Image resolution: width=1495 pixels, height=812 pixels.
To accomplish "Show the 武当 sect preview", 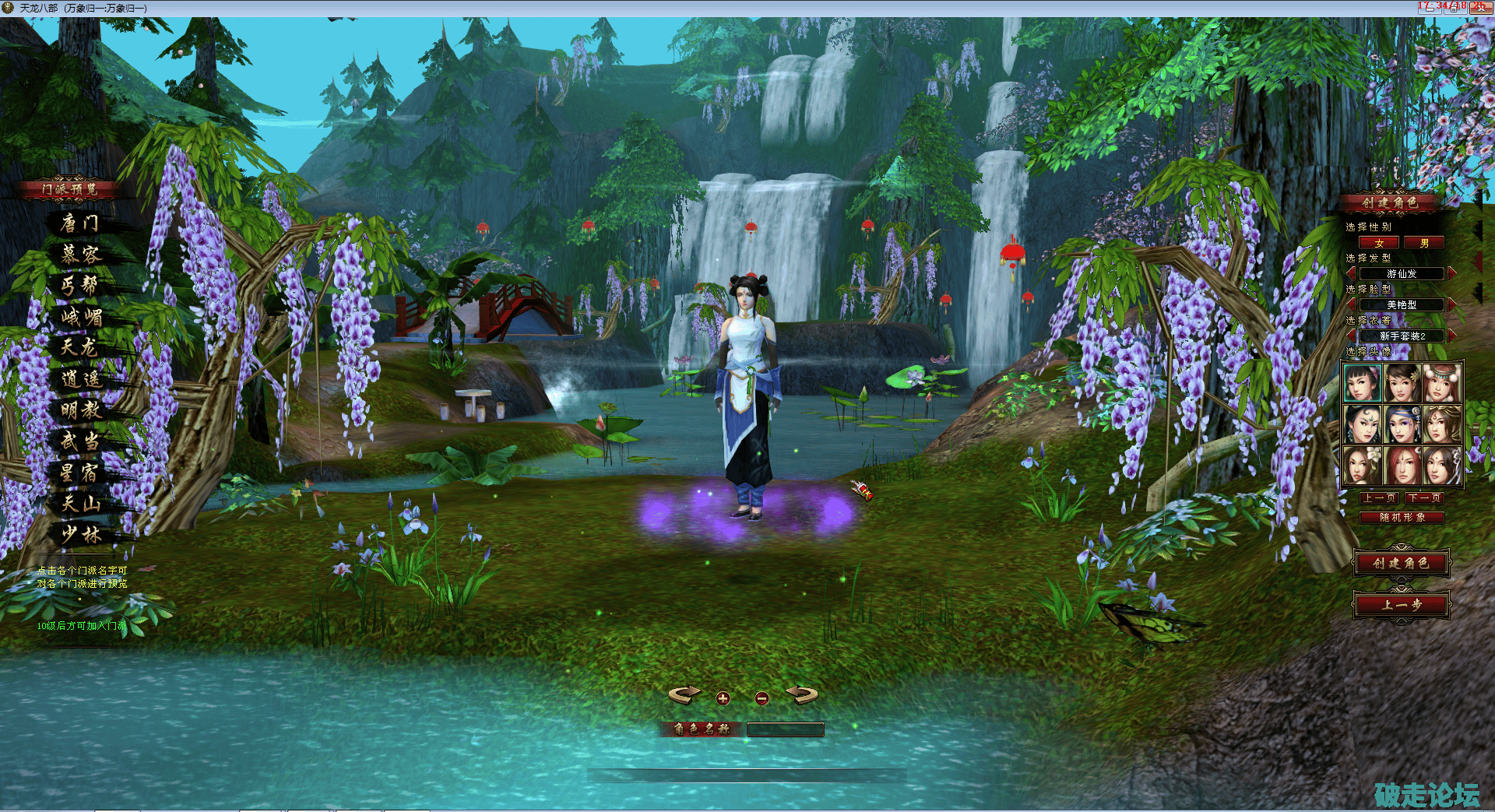I will 80,441.
